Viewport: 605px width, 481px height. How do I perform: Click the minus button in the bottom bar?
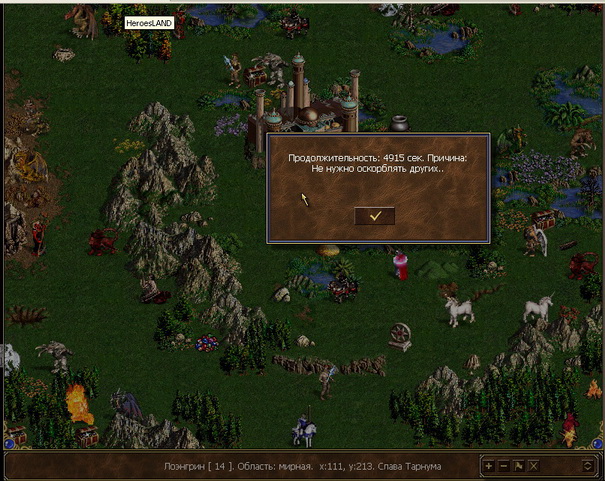click(x=503, y=466)
